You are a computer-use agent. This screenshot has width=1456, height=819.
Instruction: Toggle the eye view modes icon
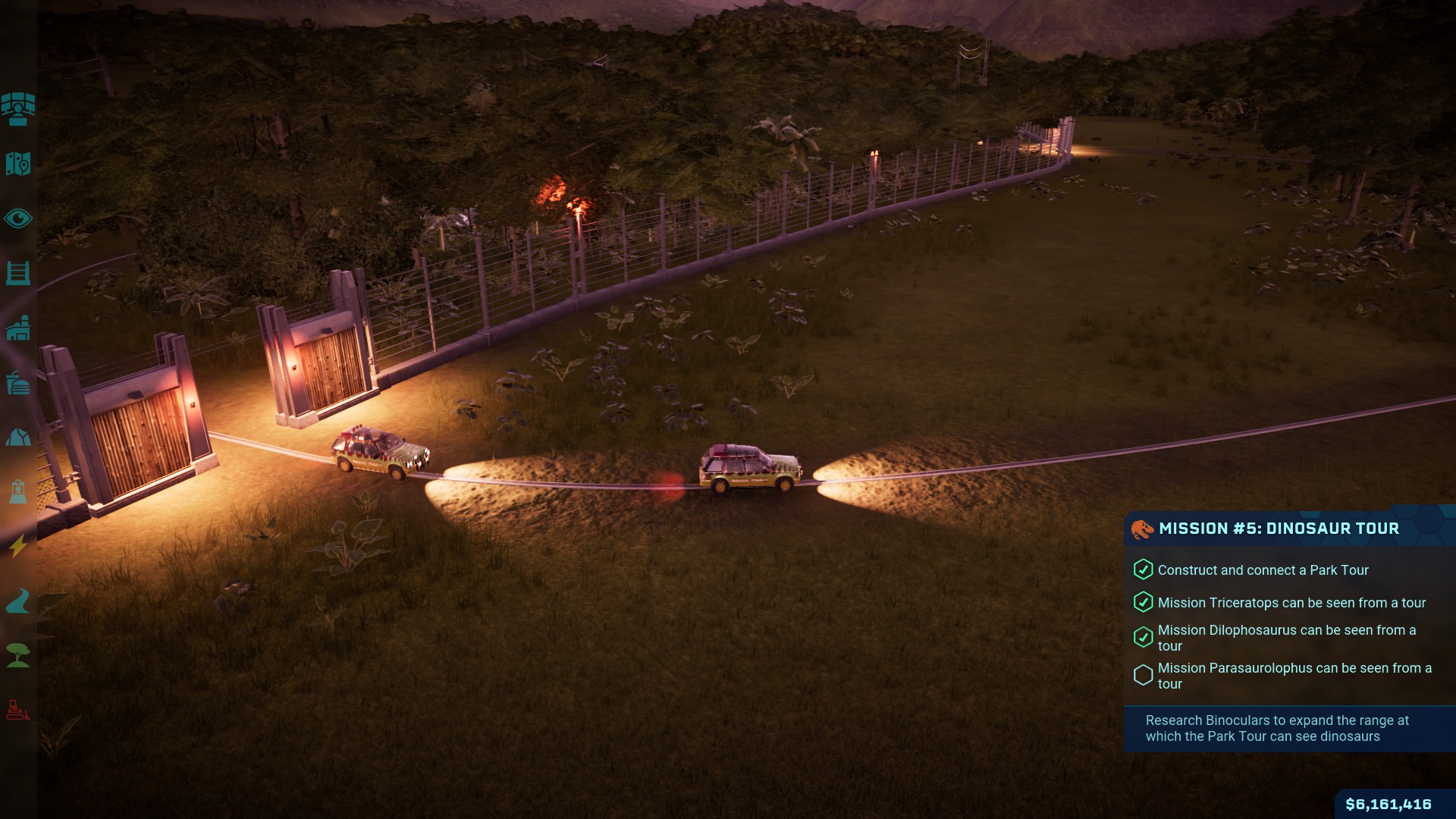[18, 219]
